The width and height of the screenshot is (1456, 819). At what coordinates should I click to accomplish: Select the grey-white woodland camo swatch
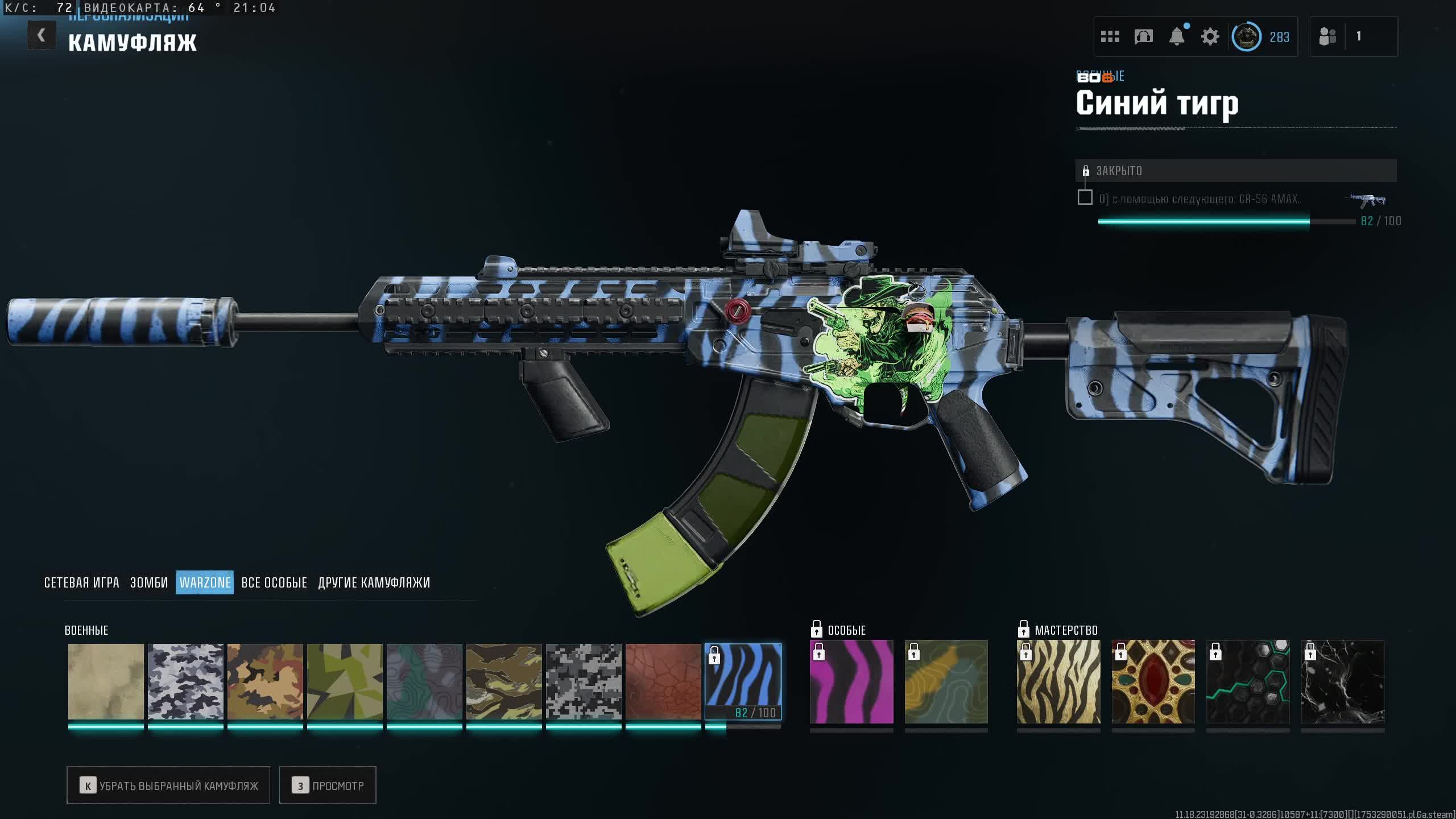(185, 681)
